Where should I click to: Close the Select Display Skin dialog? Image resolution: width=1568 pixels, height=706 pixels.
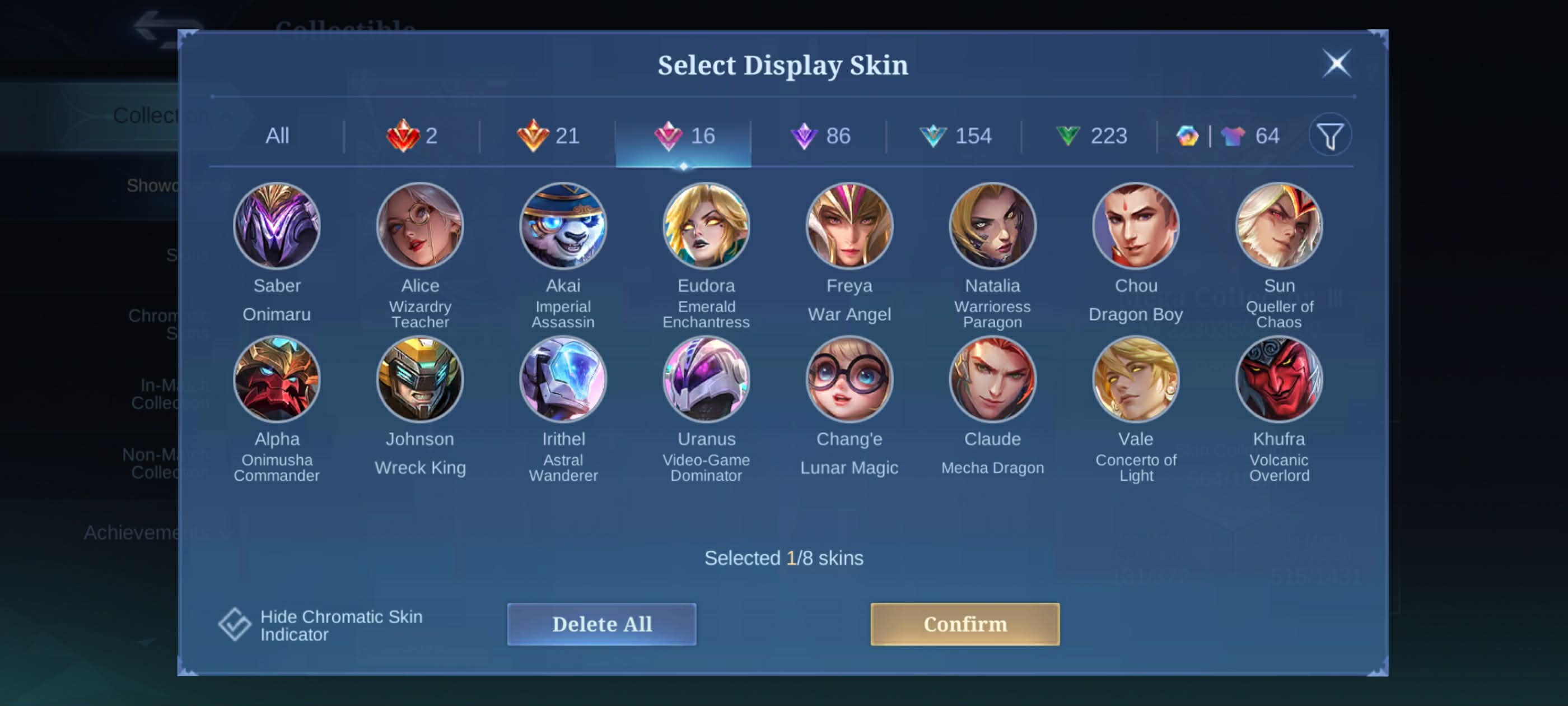point(1336,63)
